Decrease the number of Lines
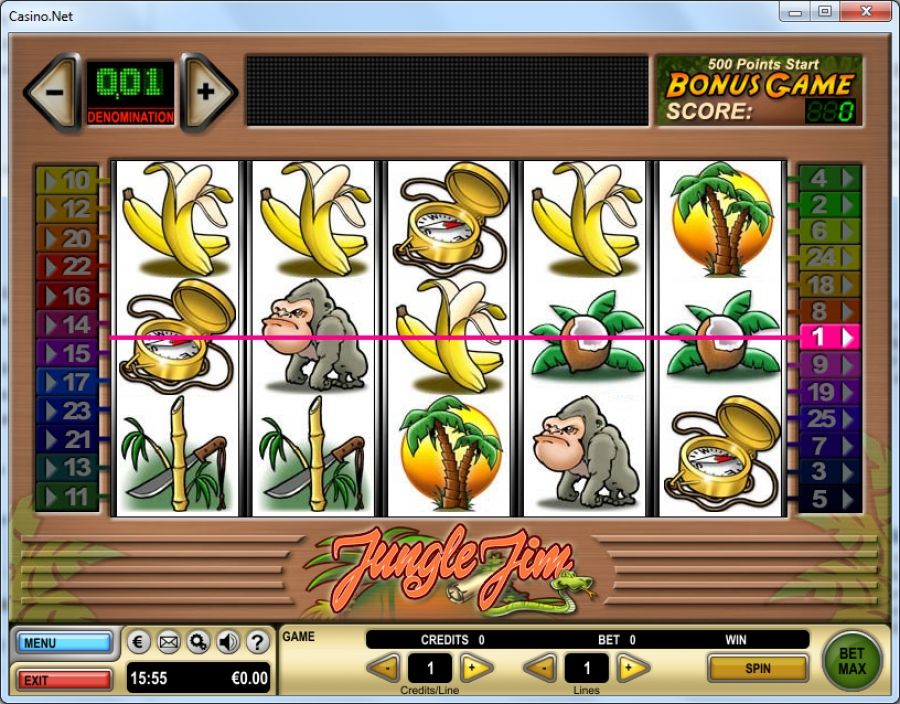This screenshot has width=900, height=704. point(541,667)
